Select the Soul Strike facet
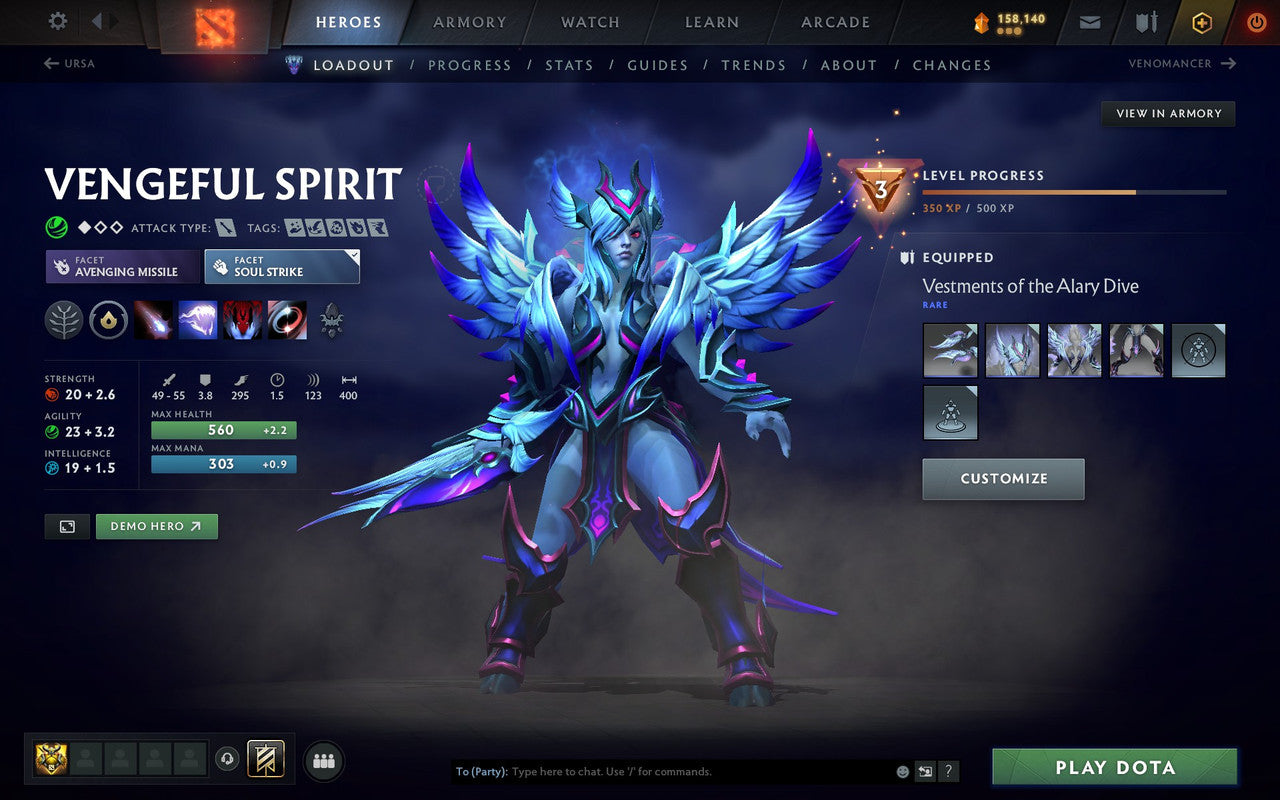Image resolution: width=1280 pixels, height=800 pixels. (x=275, y=266)
